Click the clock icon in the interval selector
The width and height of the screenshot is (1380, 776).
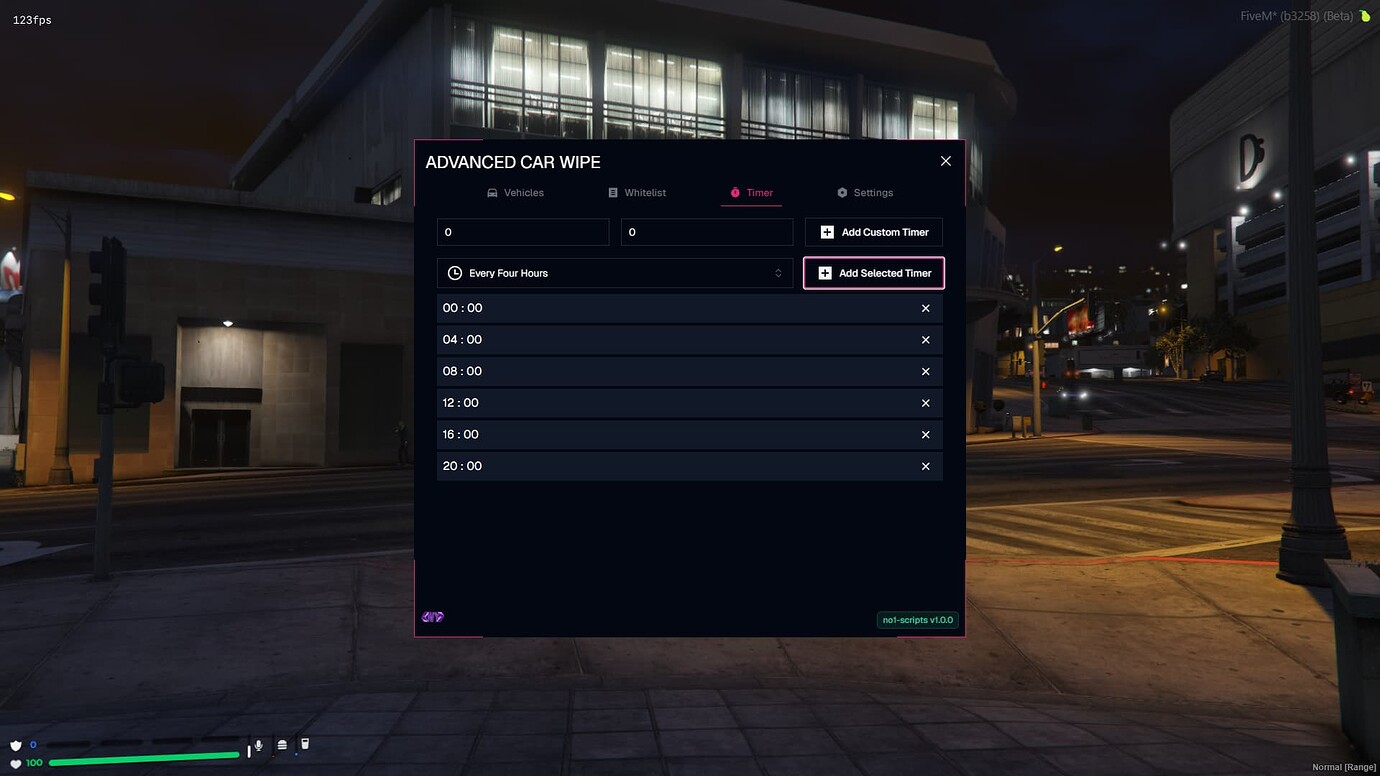(x=456, y=272)
